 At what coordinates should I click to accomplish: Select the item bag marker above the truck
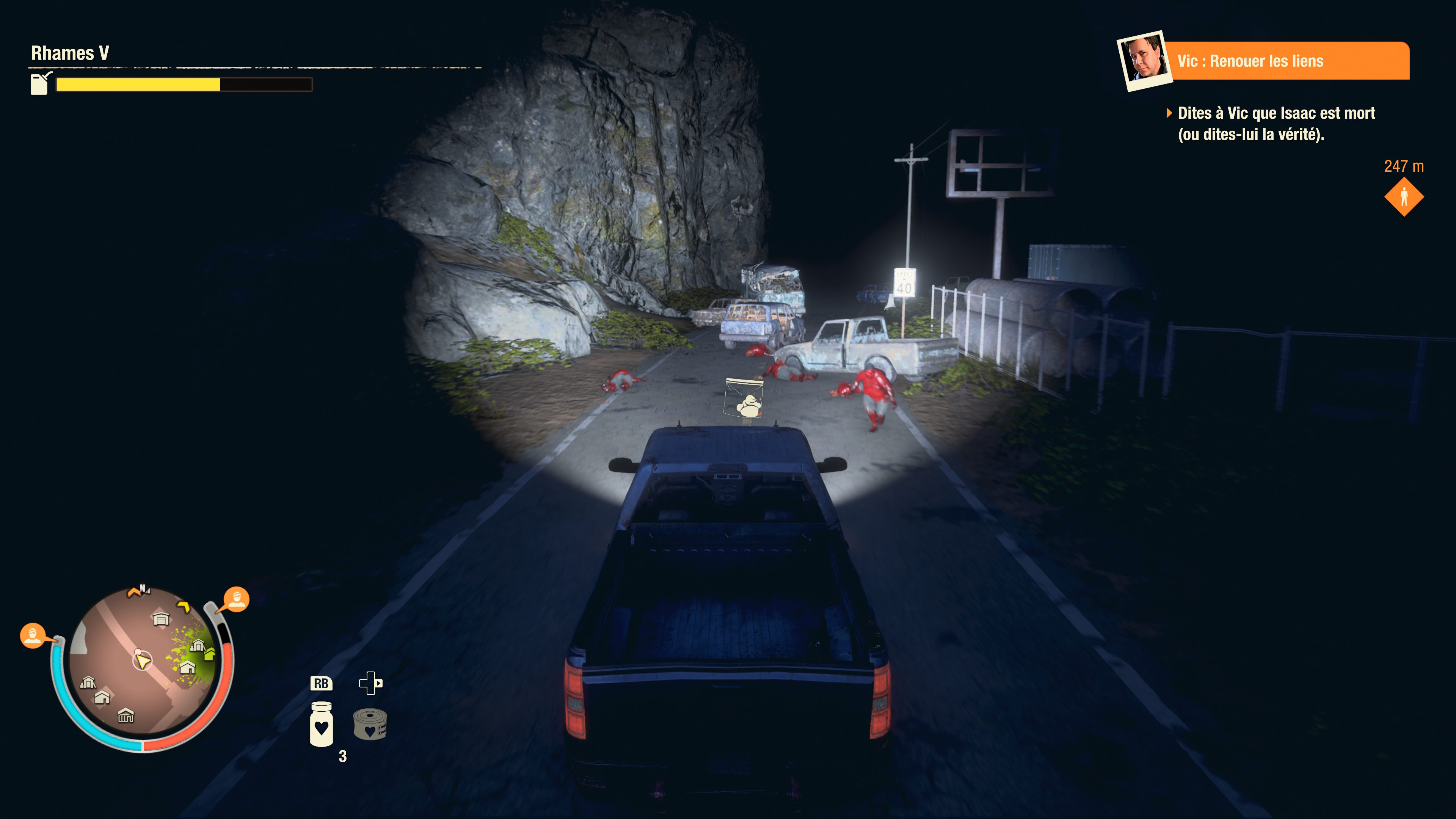[x=744, y=399]
